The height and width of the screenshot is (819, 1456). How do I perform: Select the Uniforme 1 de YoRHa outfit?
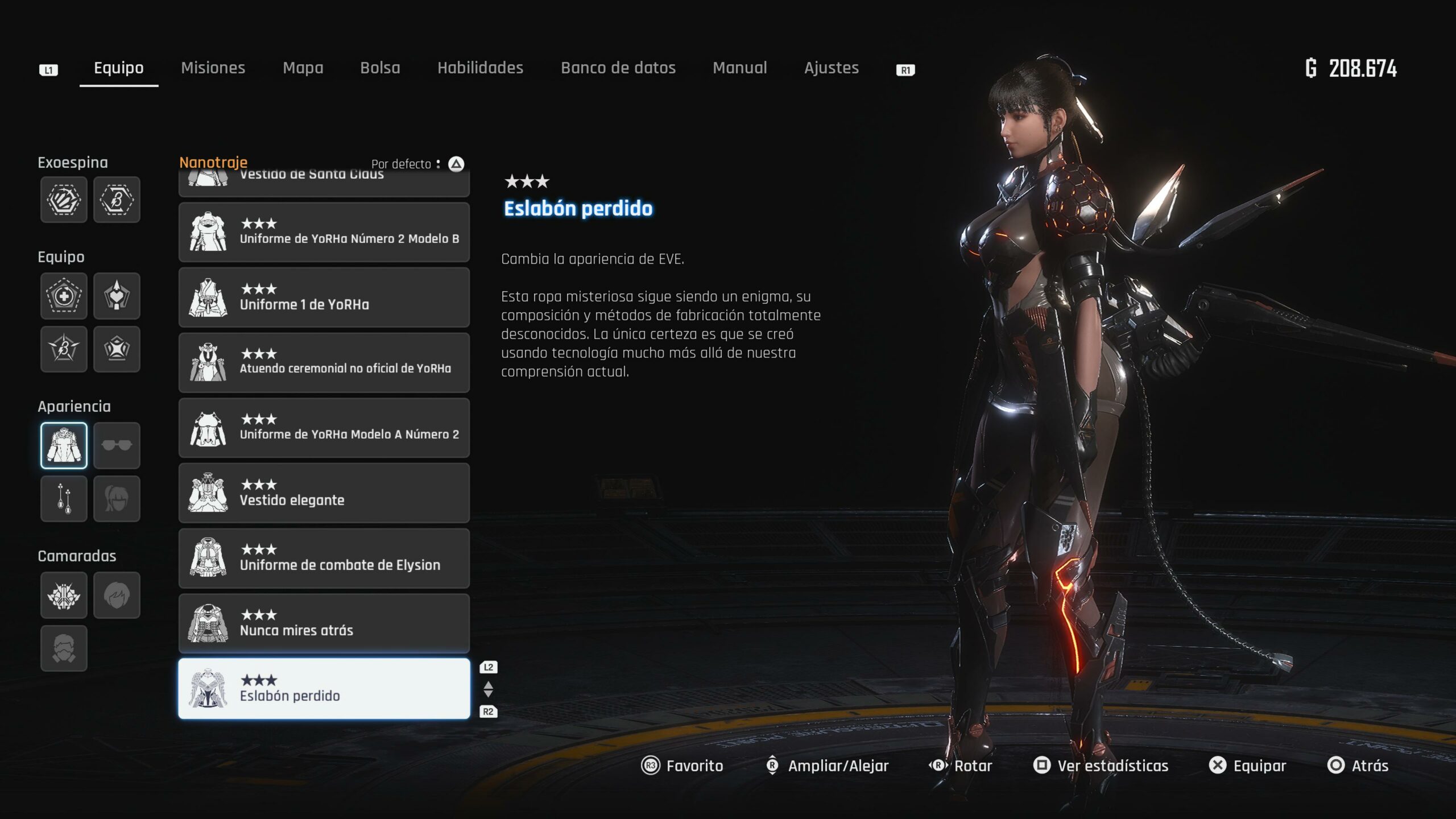click(x=324, y=297)
